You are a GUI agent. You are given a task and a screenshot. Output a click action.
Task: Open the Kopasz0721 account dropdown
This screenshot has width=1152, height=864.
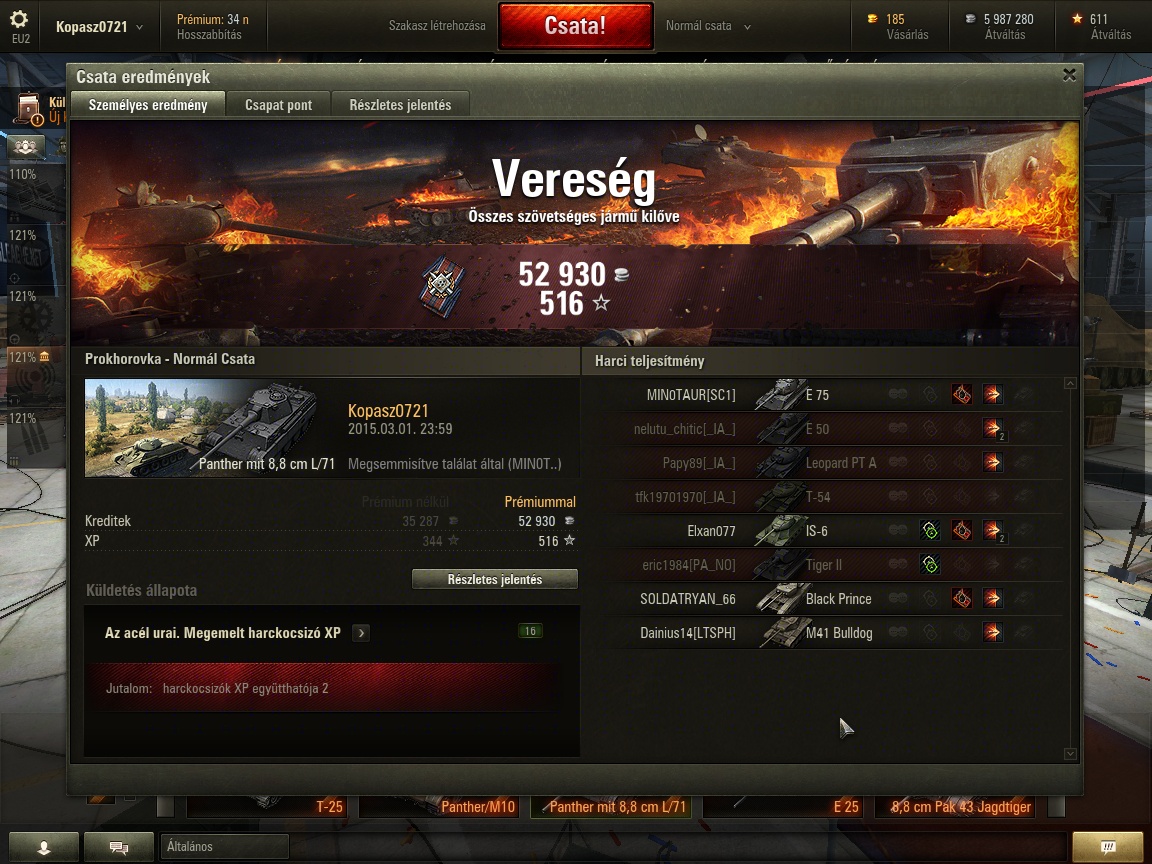click(x=99, y=27)
